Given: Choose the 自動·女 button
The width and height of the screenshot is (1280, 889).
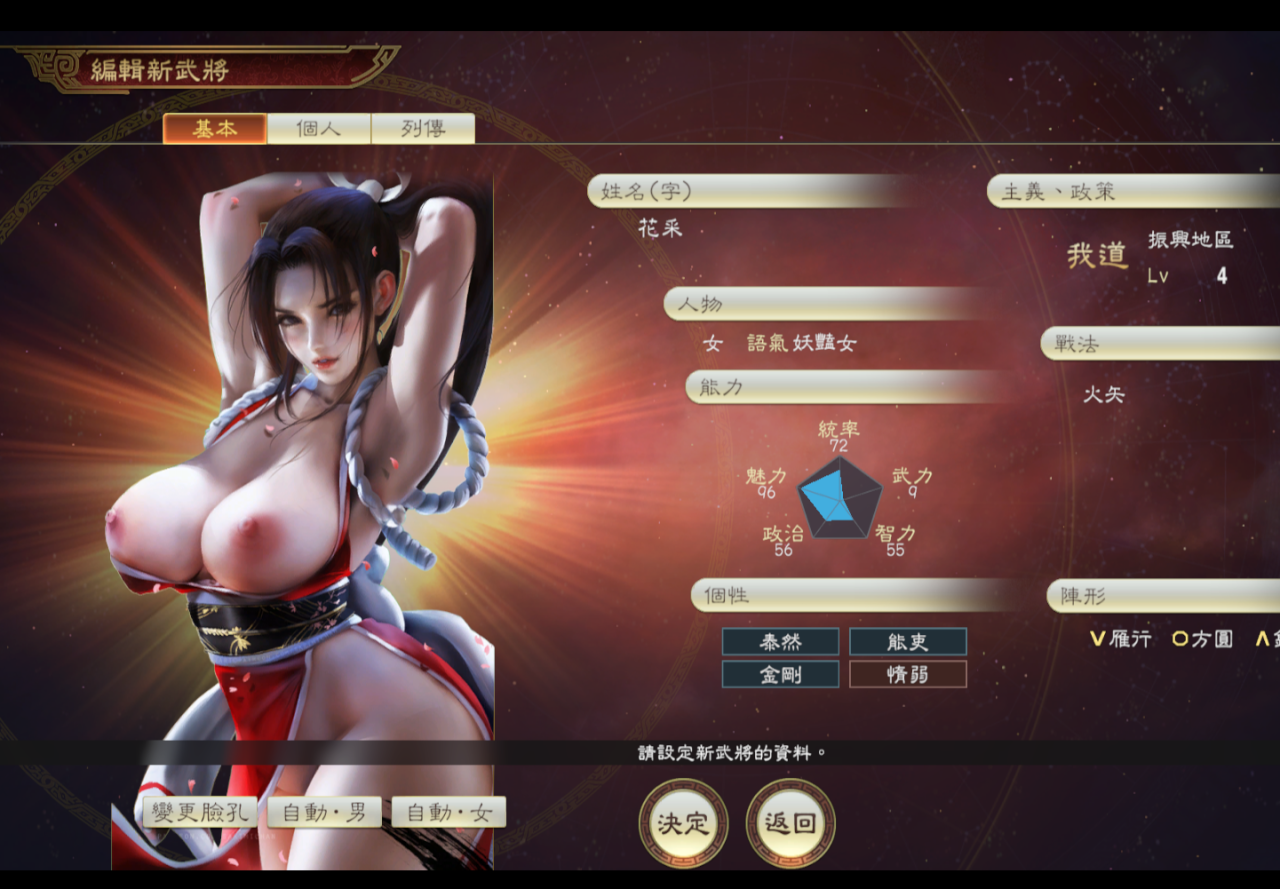Looking at the screenshot, I should [x=449, y=812].
